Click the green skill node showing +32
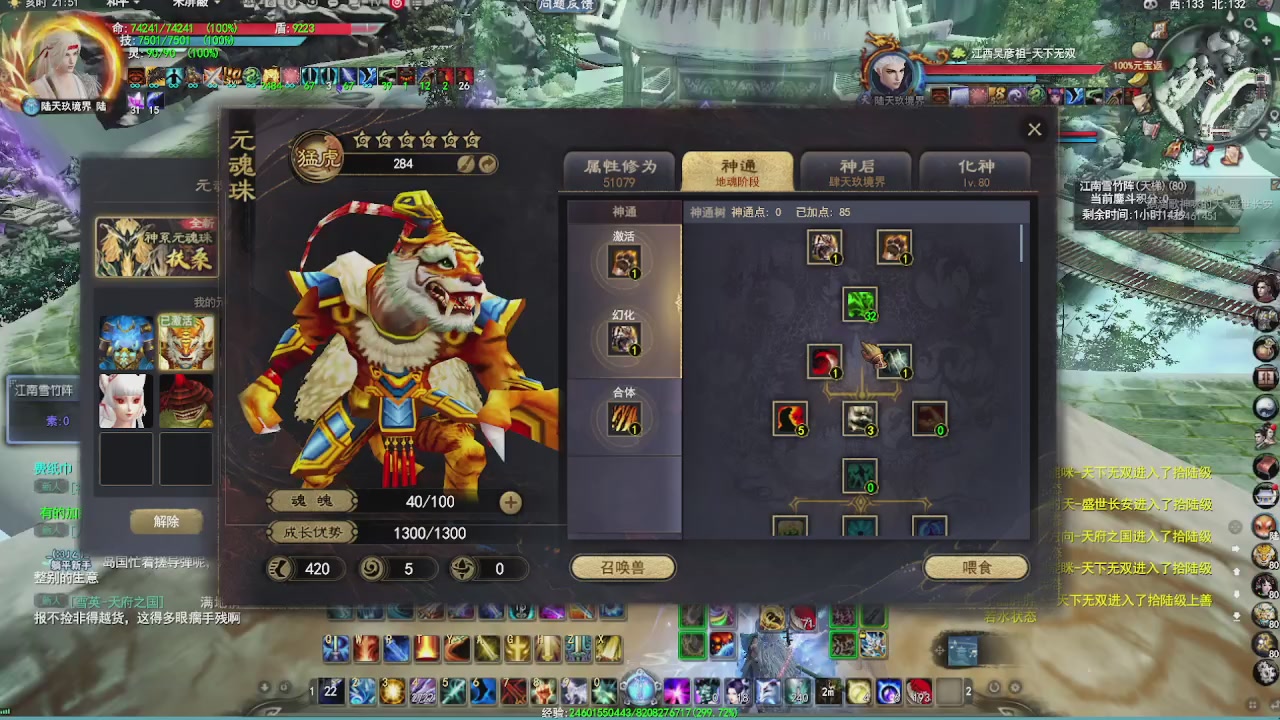Image resolution: width=1280 pixels, height=720 pixels. 860,303
